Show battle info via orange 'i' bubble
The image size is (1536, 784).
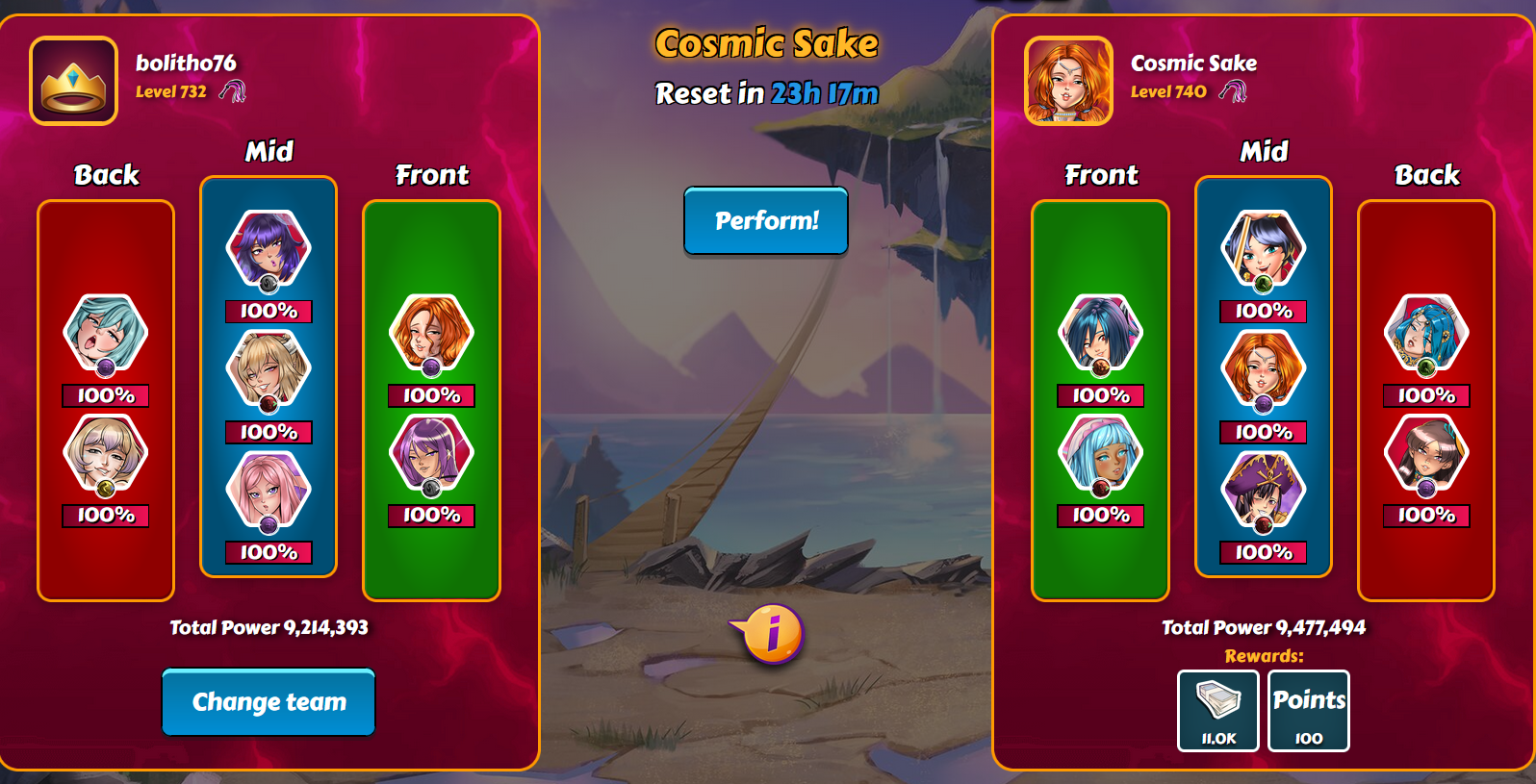(771, 634)
